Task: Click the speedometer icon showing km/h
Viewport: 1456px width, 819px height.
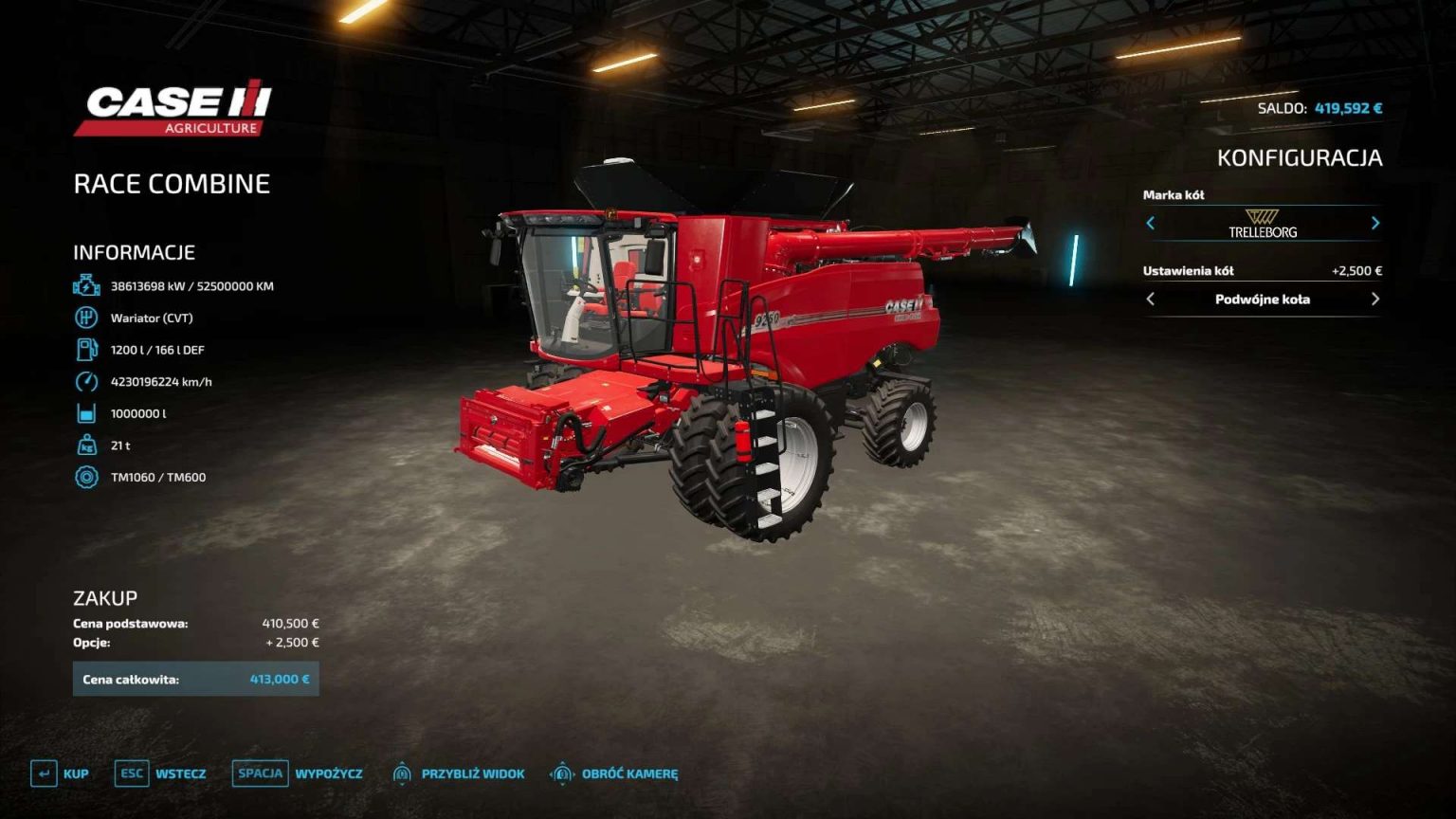Action: point(85,381)
